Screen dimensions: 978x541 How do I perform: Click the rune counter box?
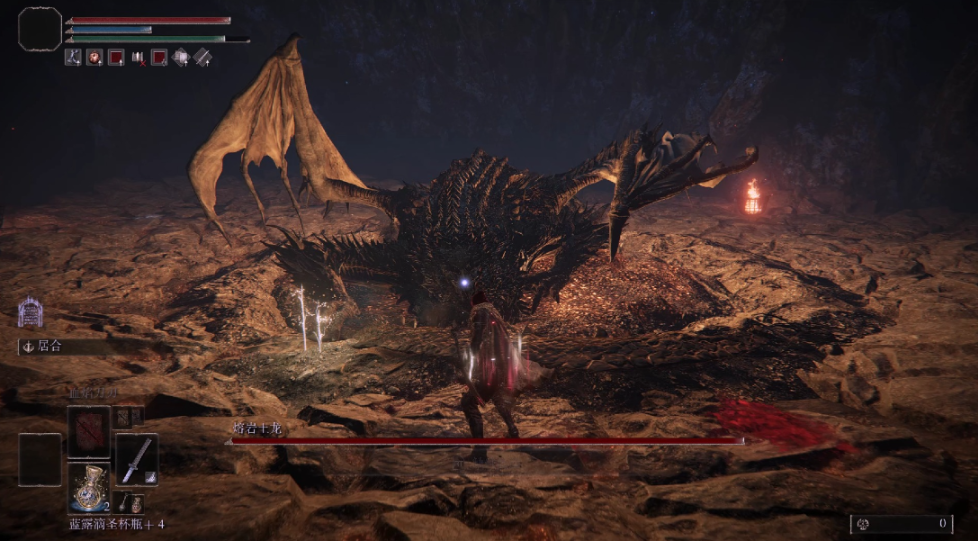click(x=901, y=523)
